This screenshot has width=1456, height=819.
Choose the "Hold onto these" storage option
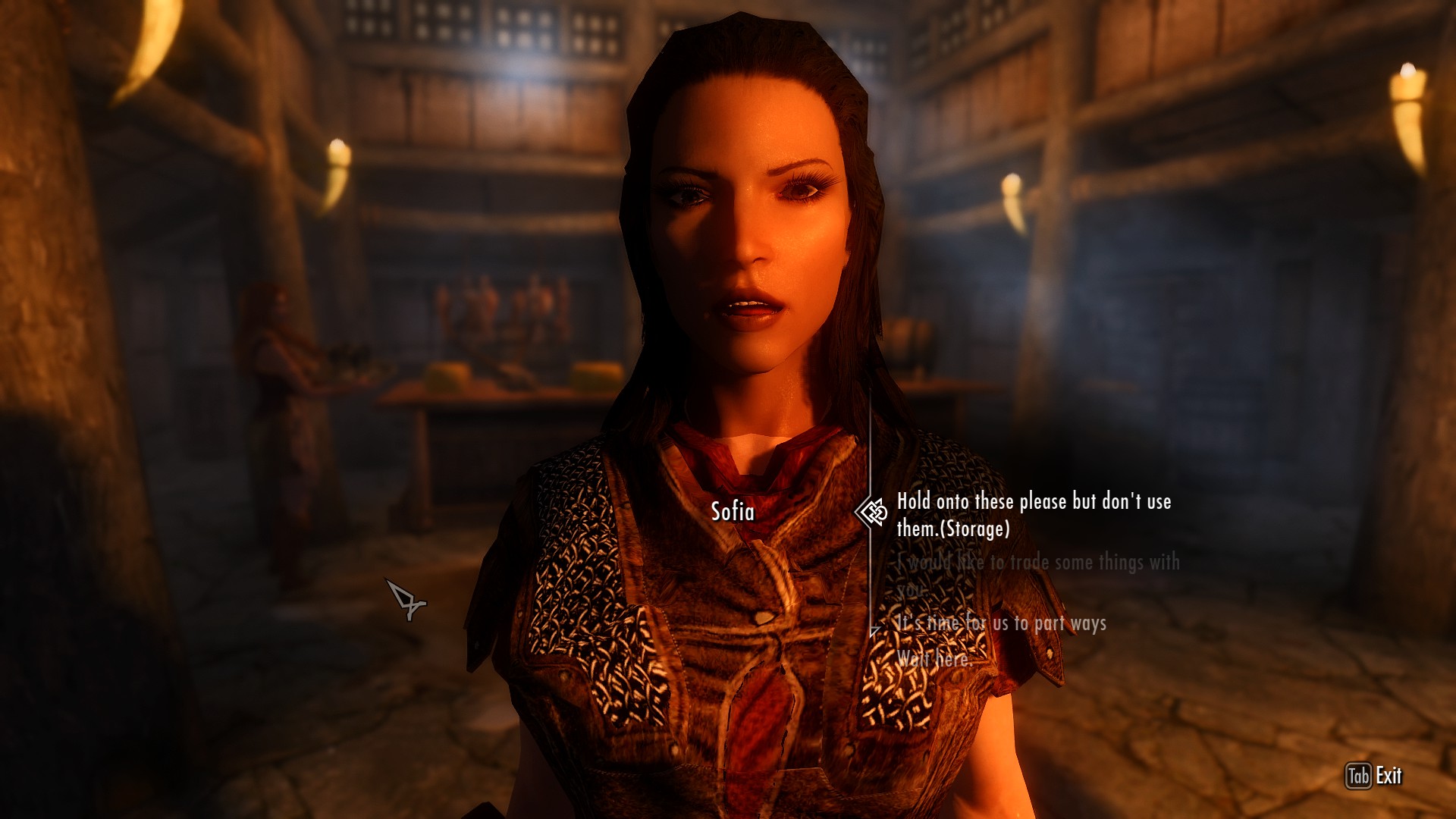click(1034, 515)
